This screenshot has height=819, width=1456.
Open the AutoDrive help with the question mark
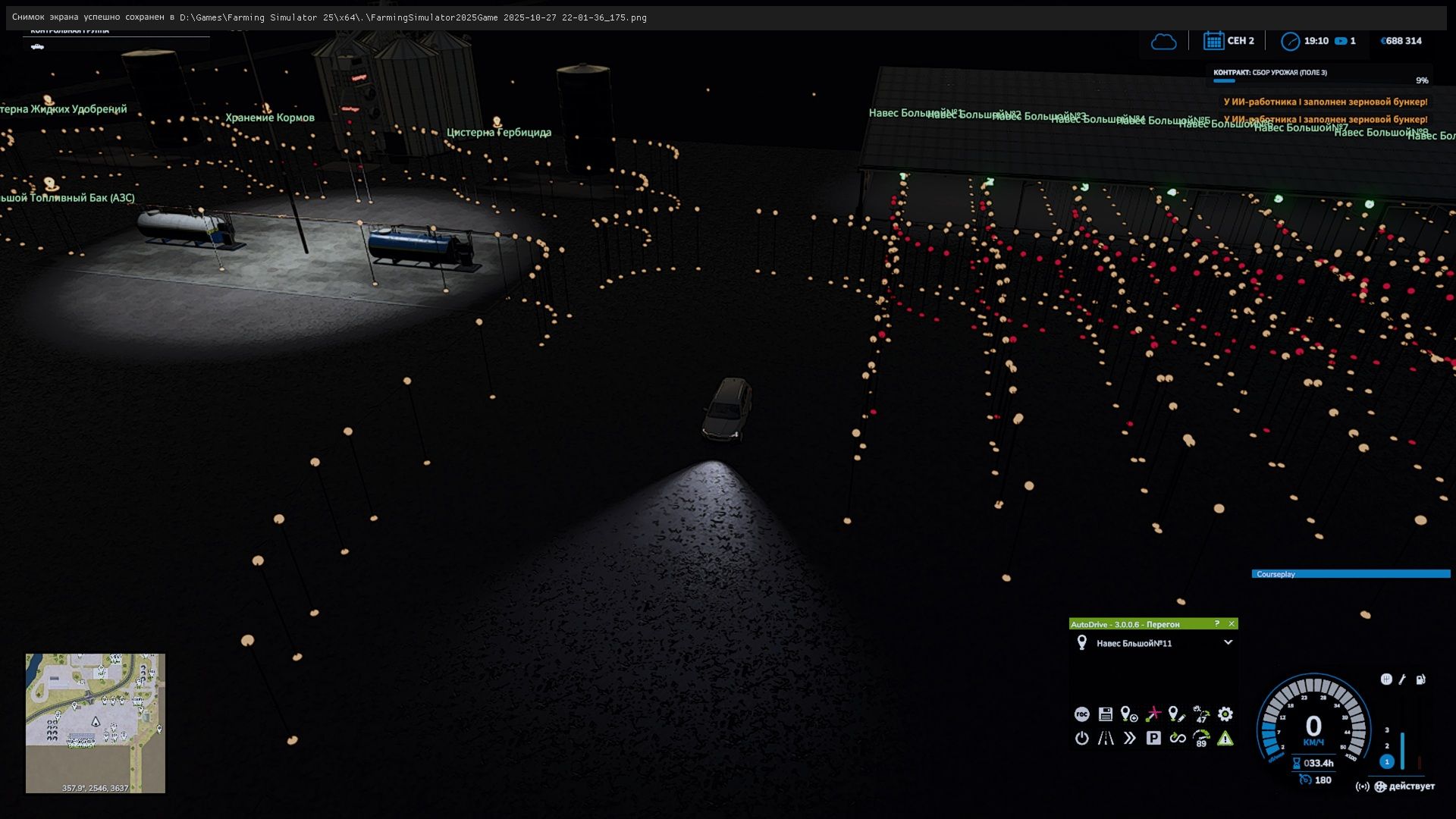(x=1217, y=624)
